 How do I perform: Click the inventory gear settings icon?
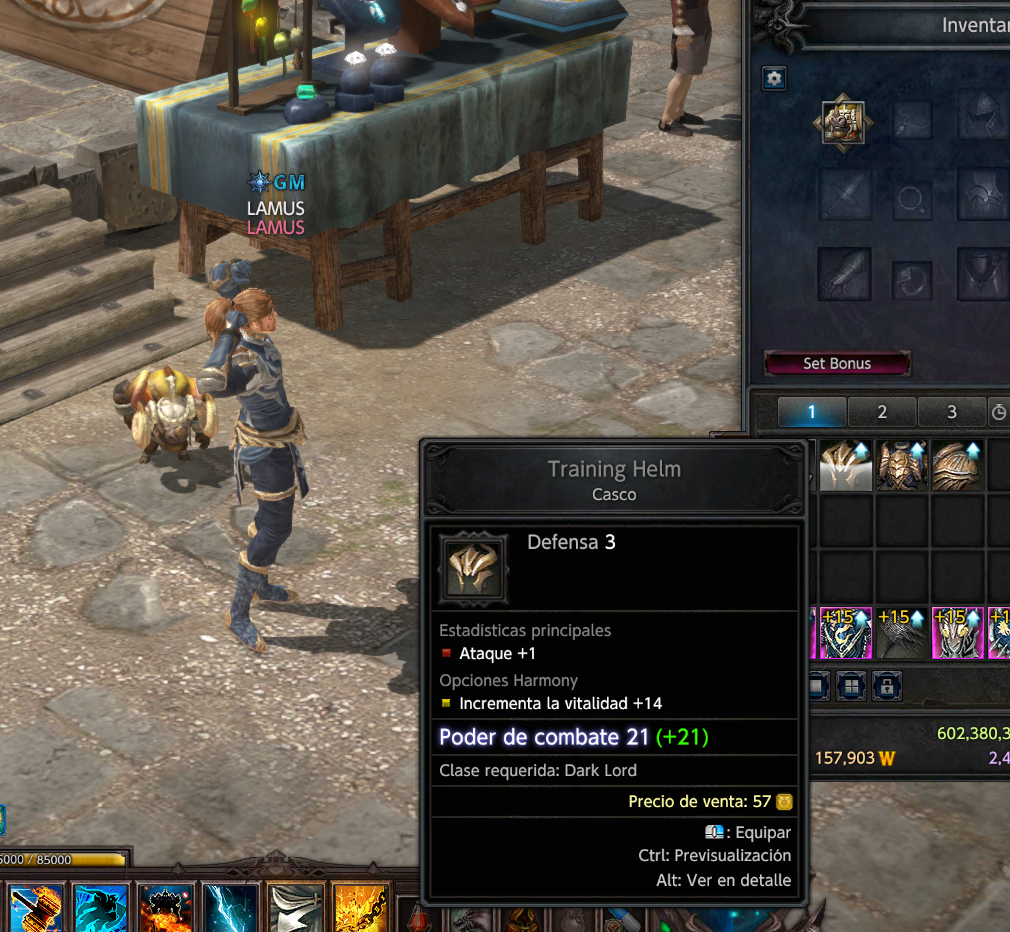[x=774, y=79]
